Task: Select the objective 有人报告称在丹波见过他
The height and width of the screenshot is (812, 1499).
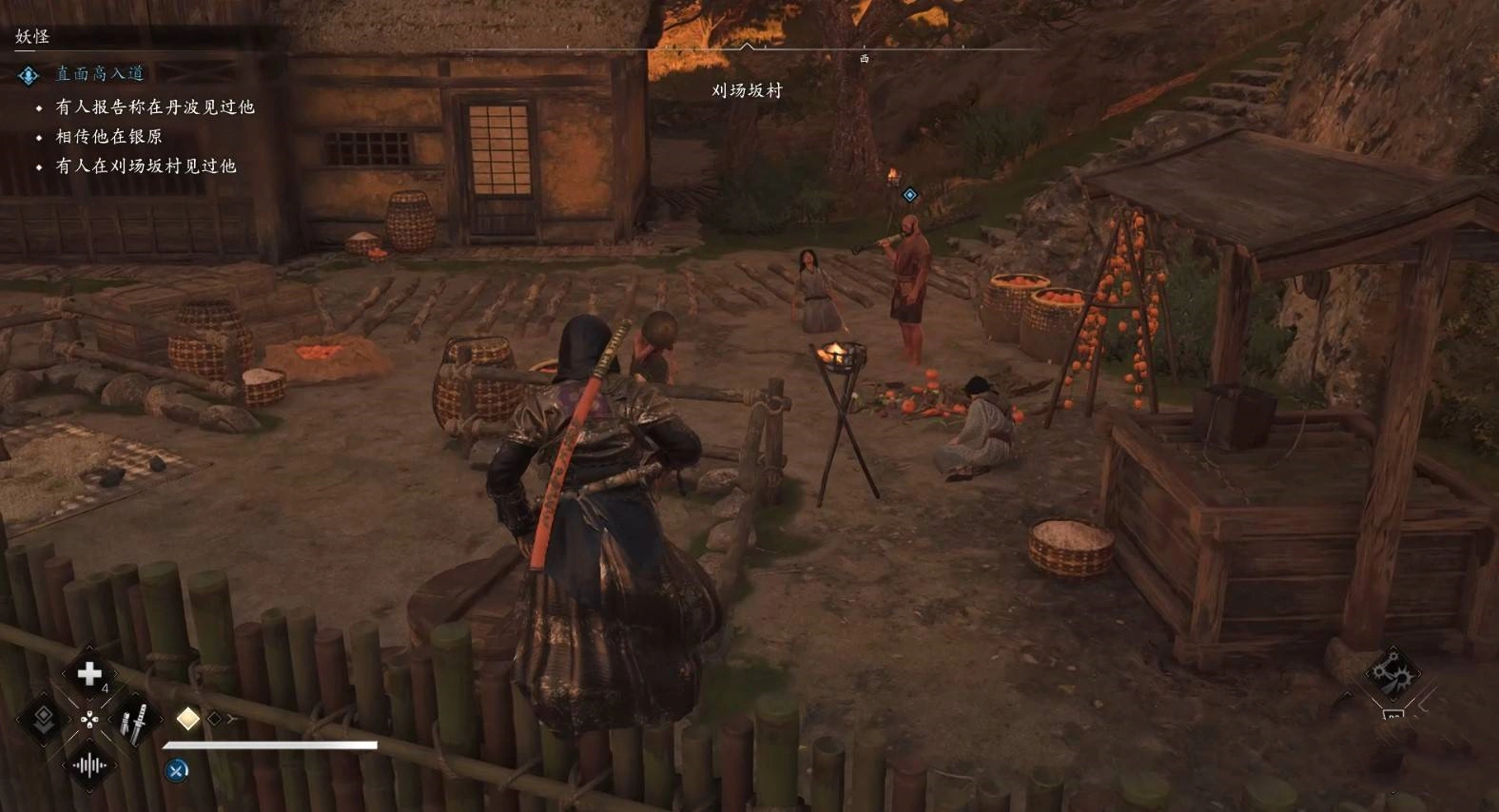Action: point(154,106)
